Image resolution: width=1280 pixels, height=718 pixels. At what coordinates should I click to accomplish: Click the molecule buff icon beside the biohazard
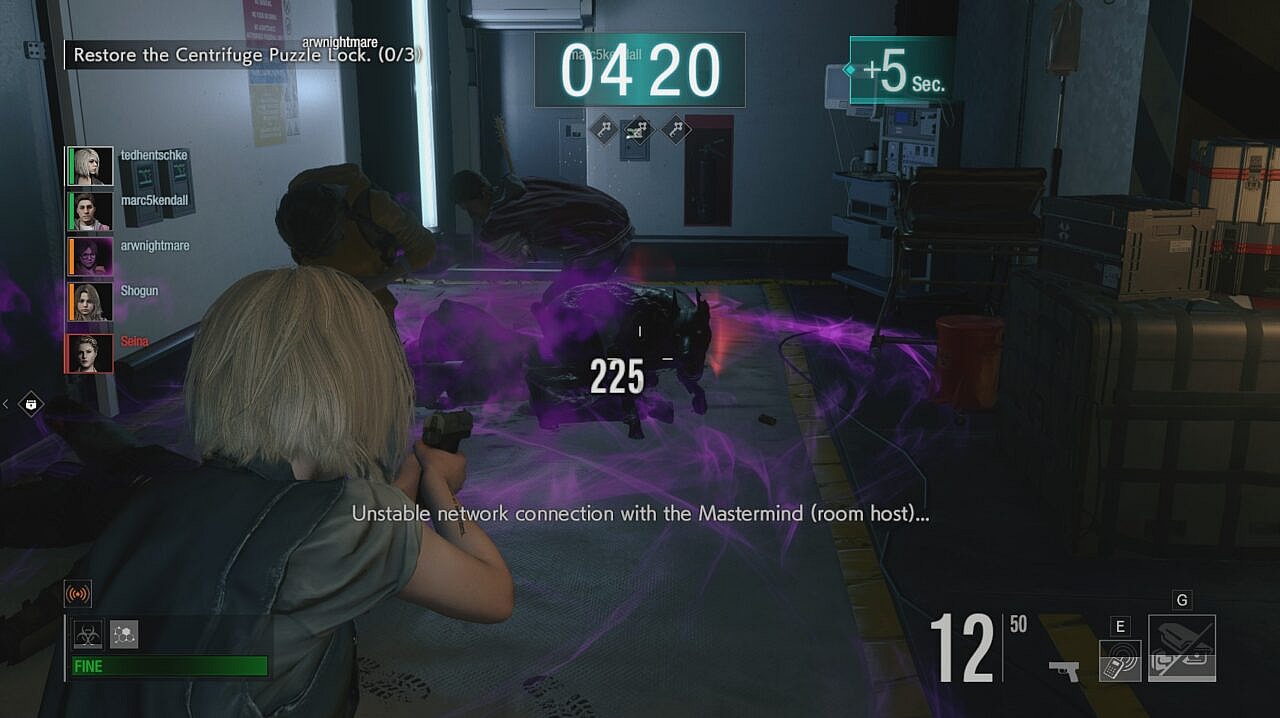point(124,633)
